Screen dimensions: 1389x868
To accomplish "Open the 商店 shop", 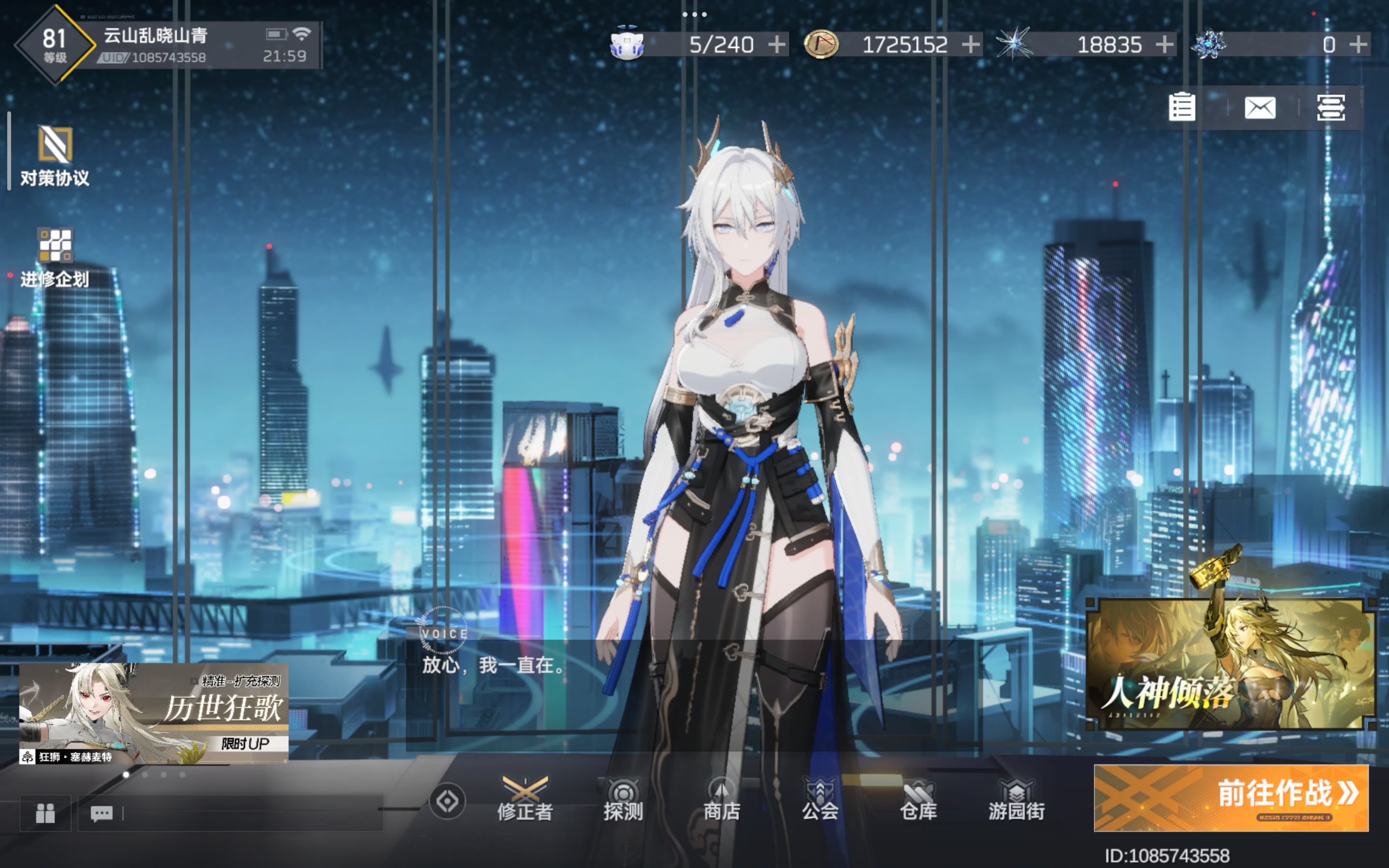I will (722, 799).
